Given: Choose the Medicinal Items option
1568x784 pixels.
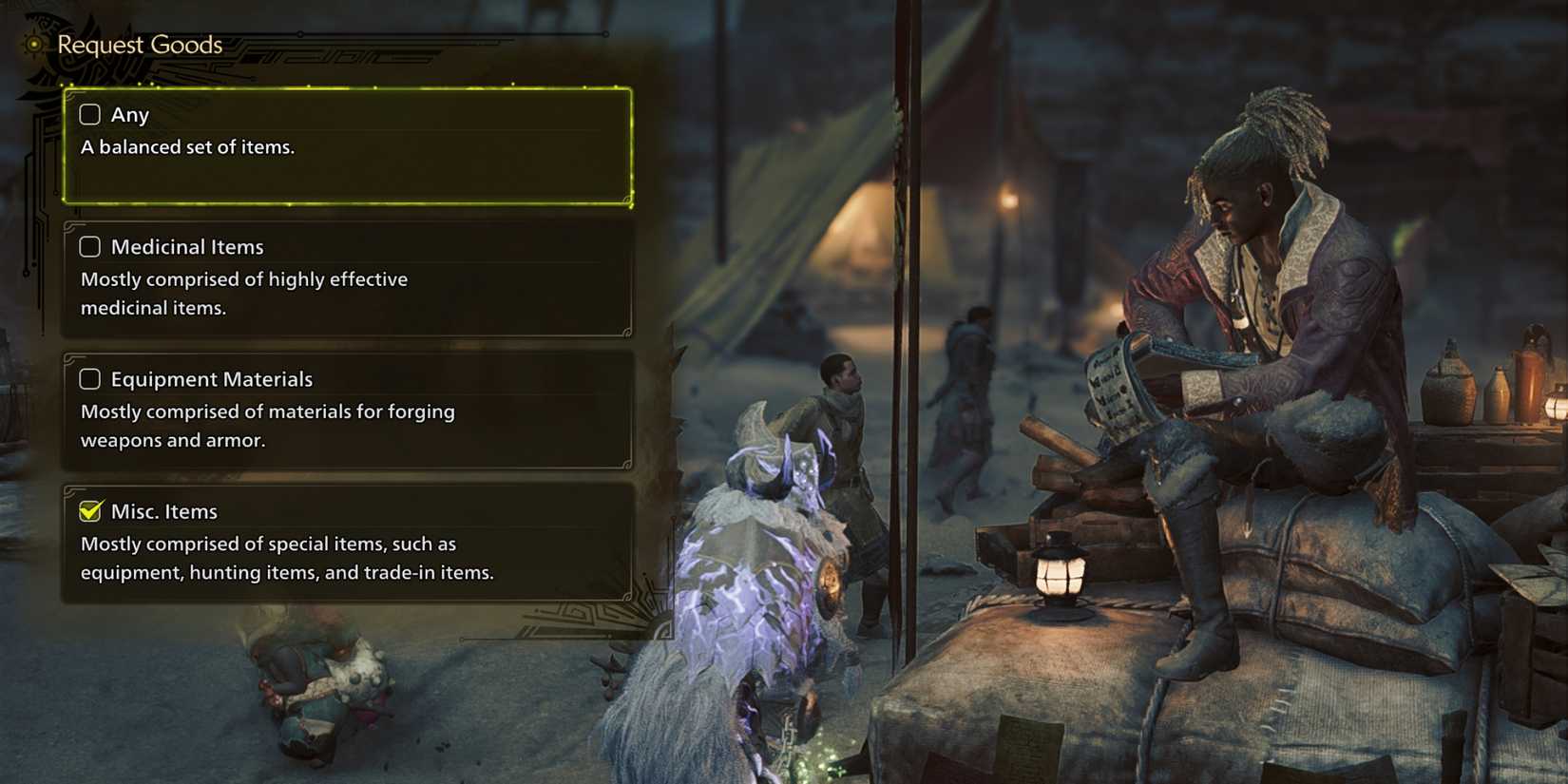Looking at the screenshot, I should (x=347, y=277).
